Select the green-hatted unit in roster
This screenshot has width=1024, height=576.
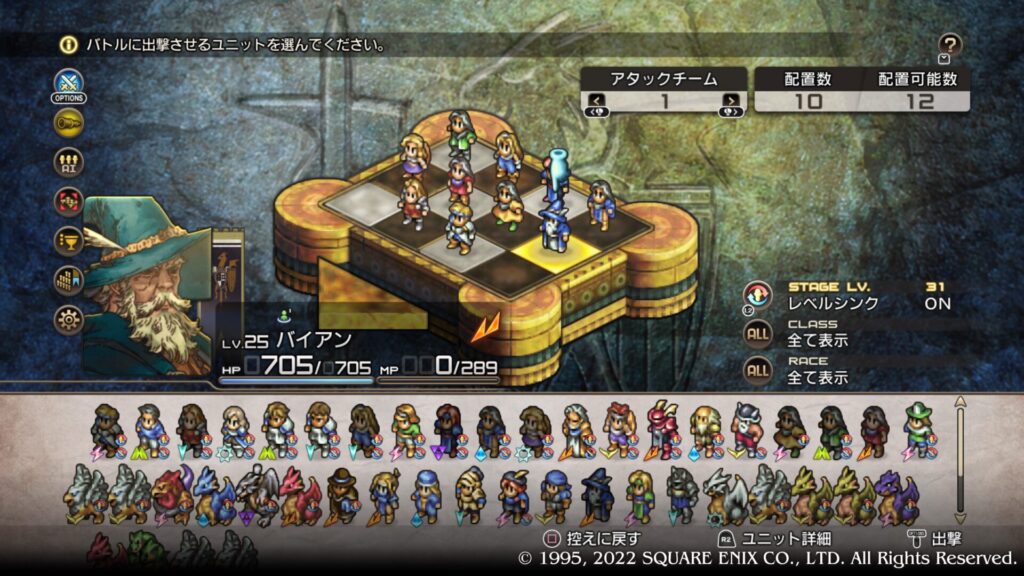click(917, 428)
